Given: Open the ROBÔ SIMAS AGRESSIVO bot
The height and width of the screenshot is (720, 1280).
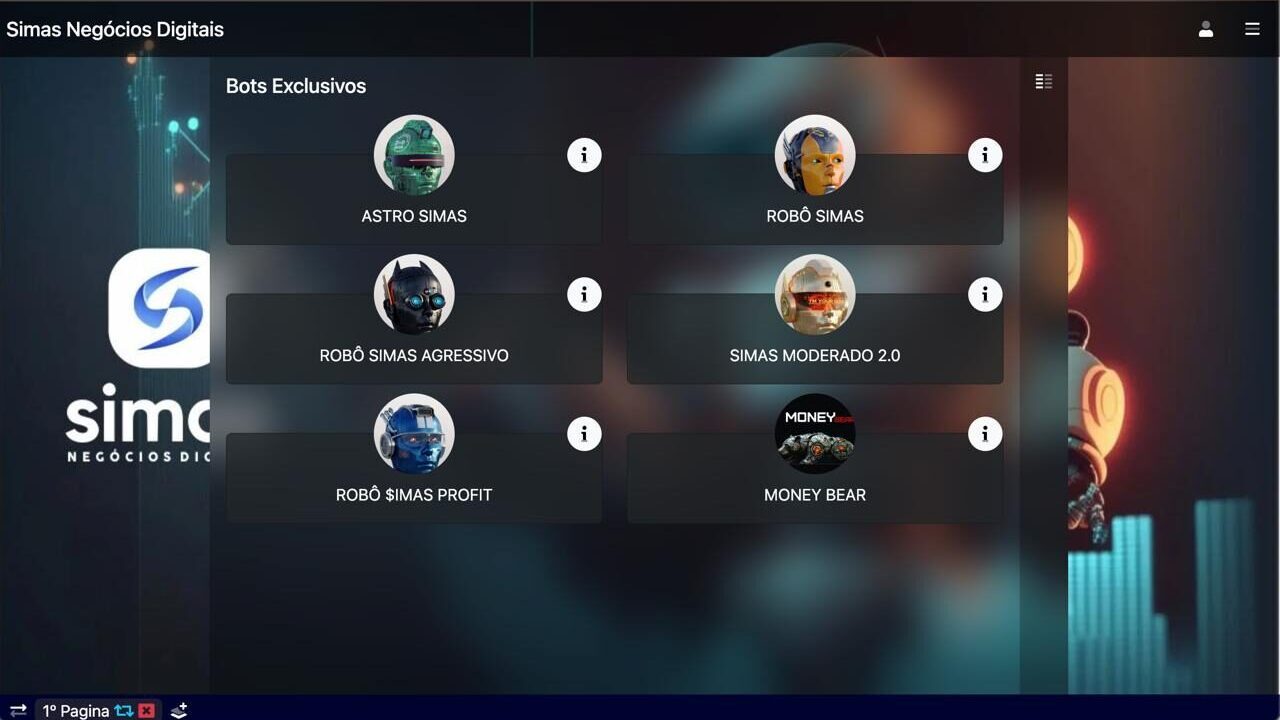Looking at the screenshot, I should point(413,354).
